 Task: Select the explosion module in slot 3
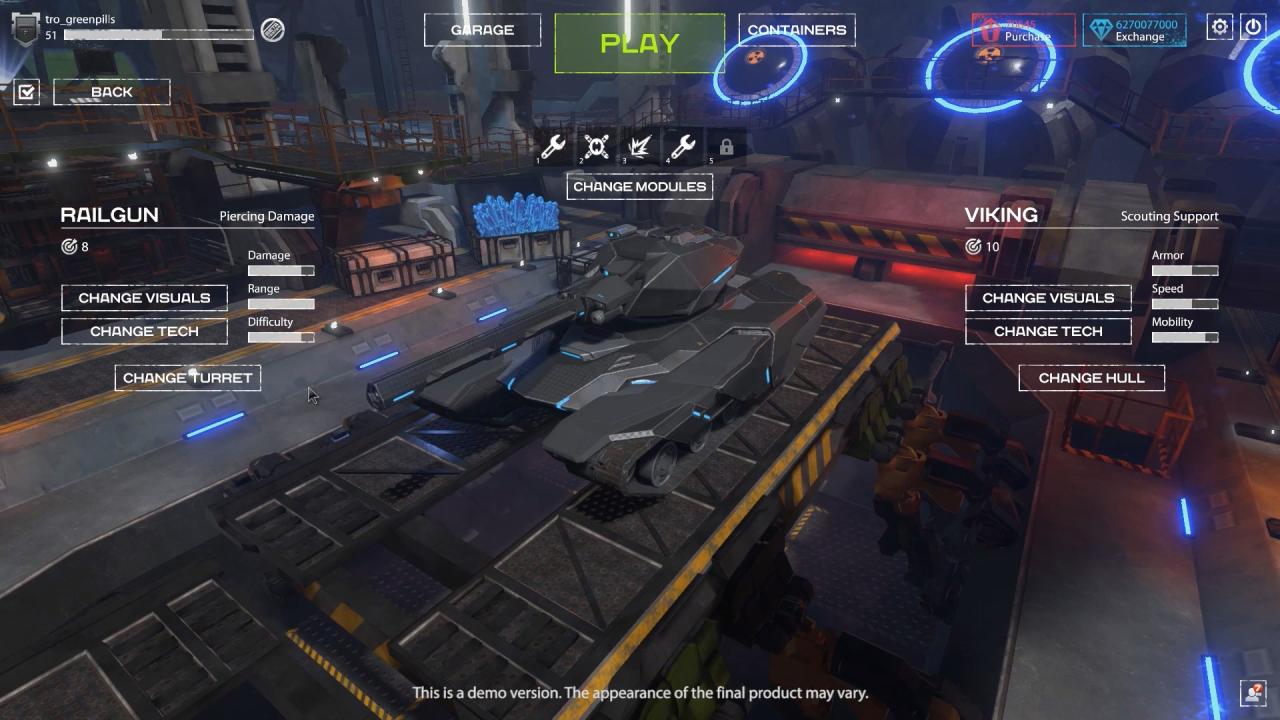[x=640, y=146]
